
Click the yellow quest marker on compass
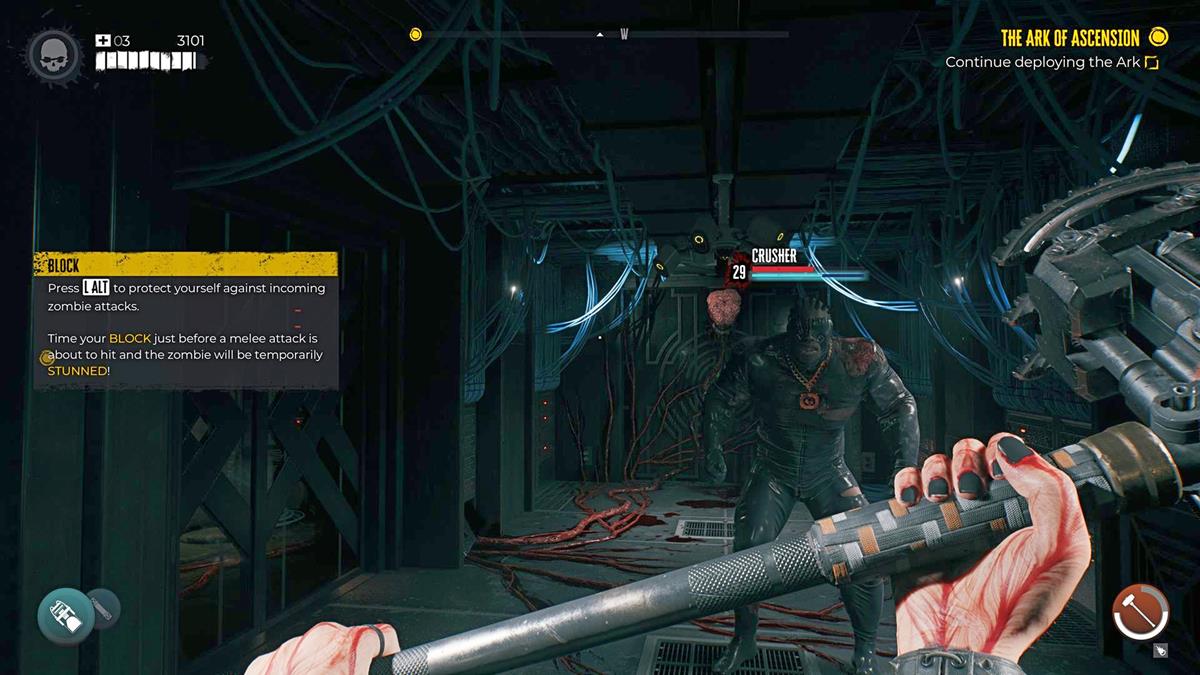tap(416, 34)
